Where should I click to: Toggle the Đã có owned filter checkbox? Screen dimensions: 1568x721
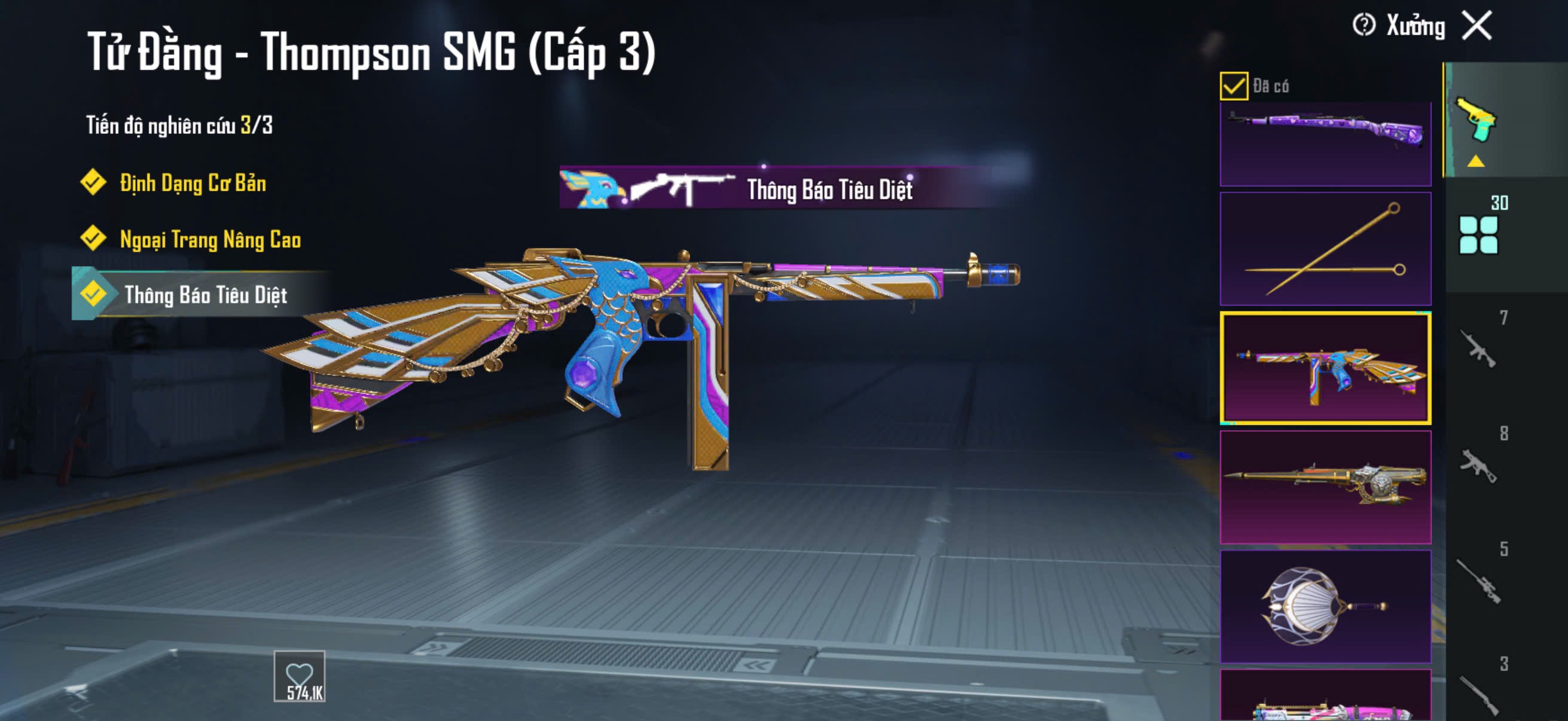tap(1233, 85)
